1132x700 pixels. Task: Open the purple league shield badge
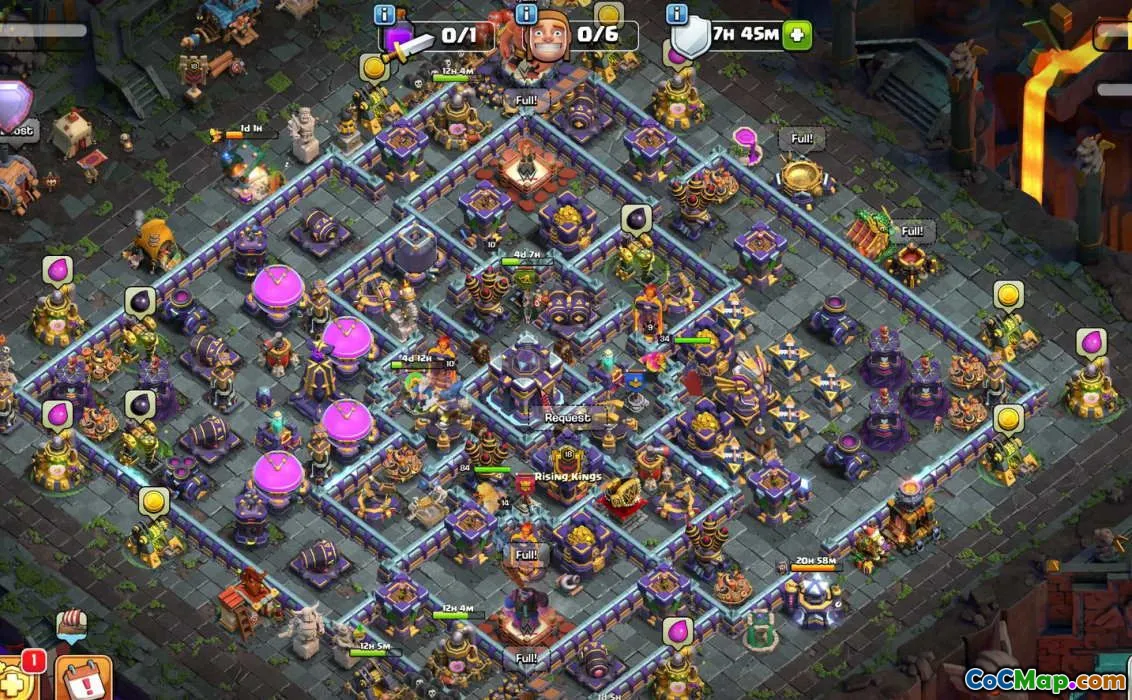click(x=12, y=104)
